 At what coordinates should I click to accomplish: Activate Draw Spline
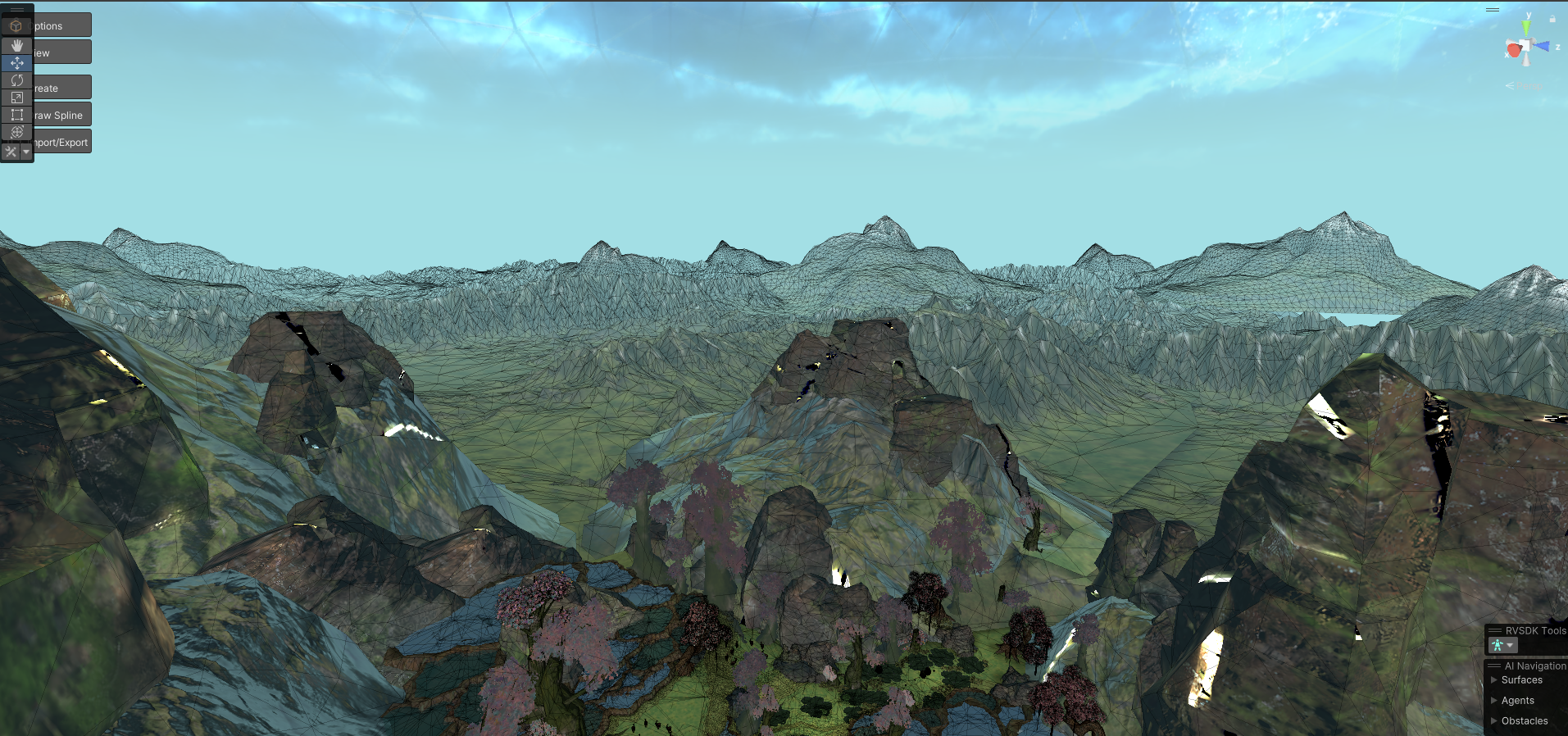(61, 115)
